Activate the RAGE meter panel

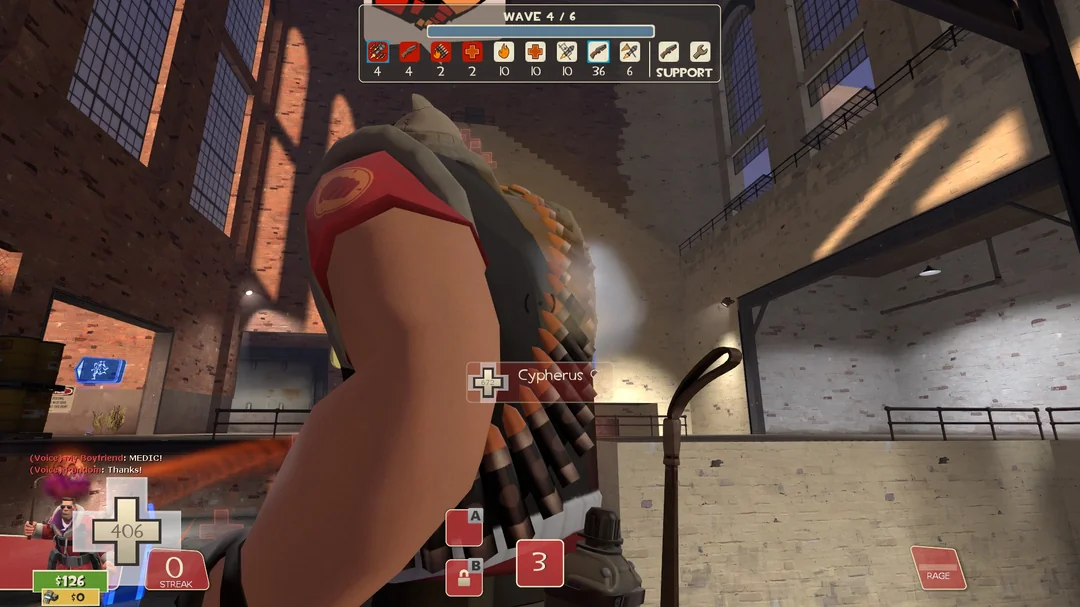[x=938, y=567]
